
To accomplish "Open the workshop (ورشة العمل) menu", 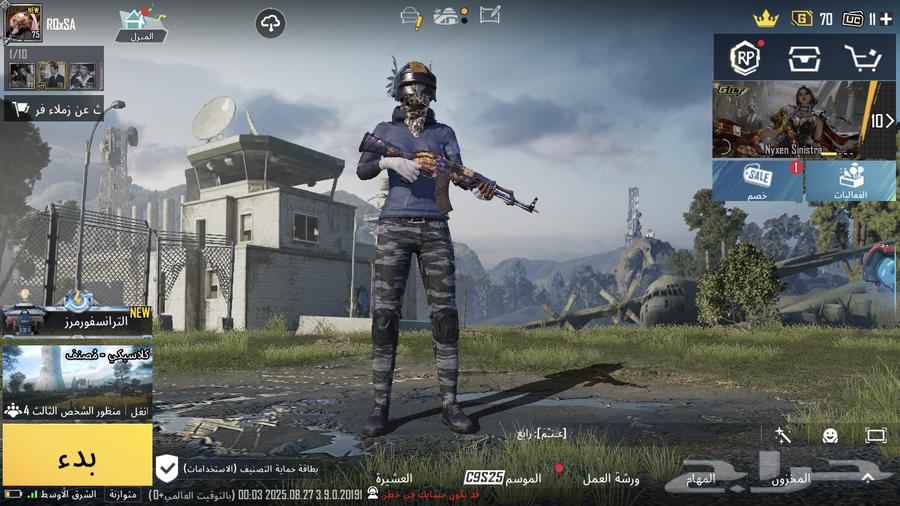I will (611, 479).
